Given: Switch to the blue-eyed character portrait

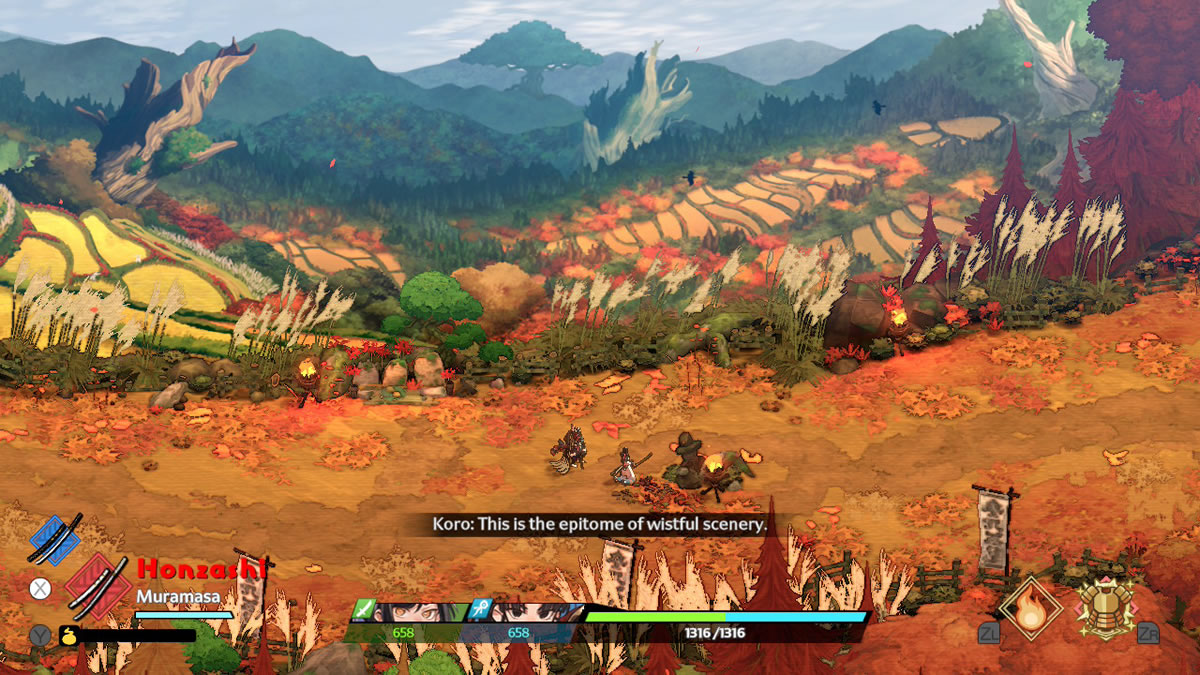Looking at the screenshot, I should click(530, 612).
